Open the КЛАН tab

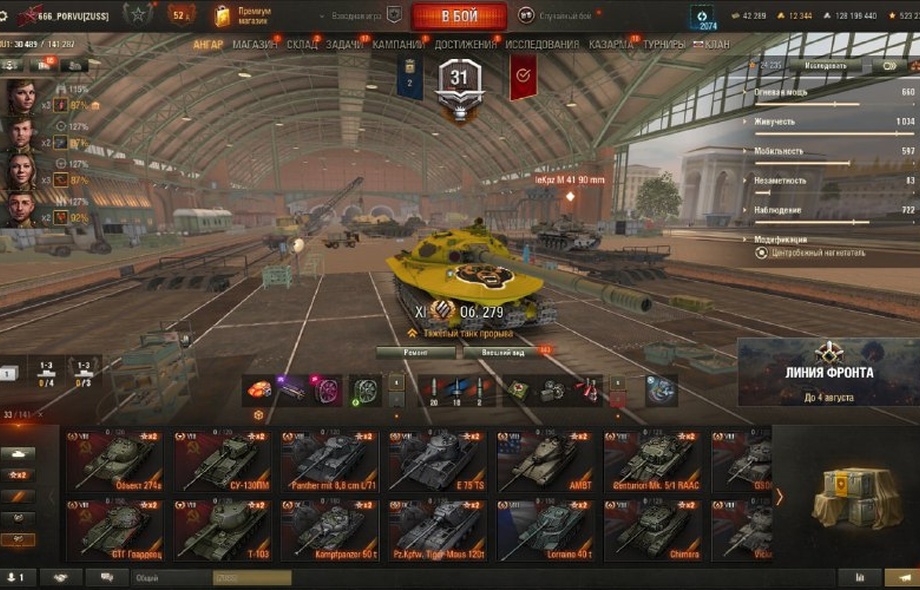coord(716,45)
